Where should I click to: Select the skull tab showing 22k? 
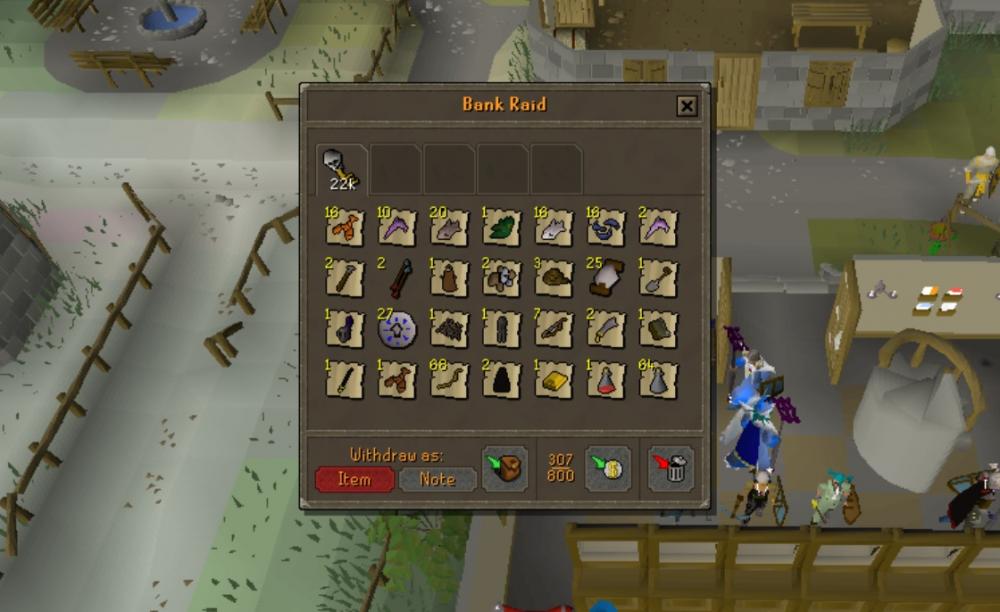pyautogui.click(x=341, y=168)
